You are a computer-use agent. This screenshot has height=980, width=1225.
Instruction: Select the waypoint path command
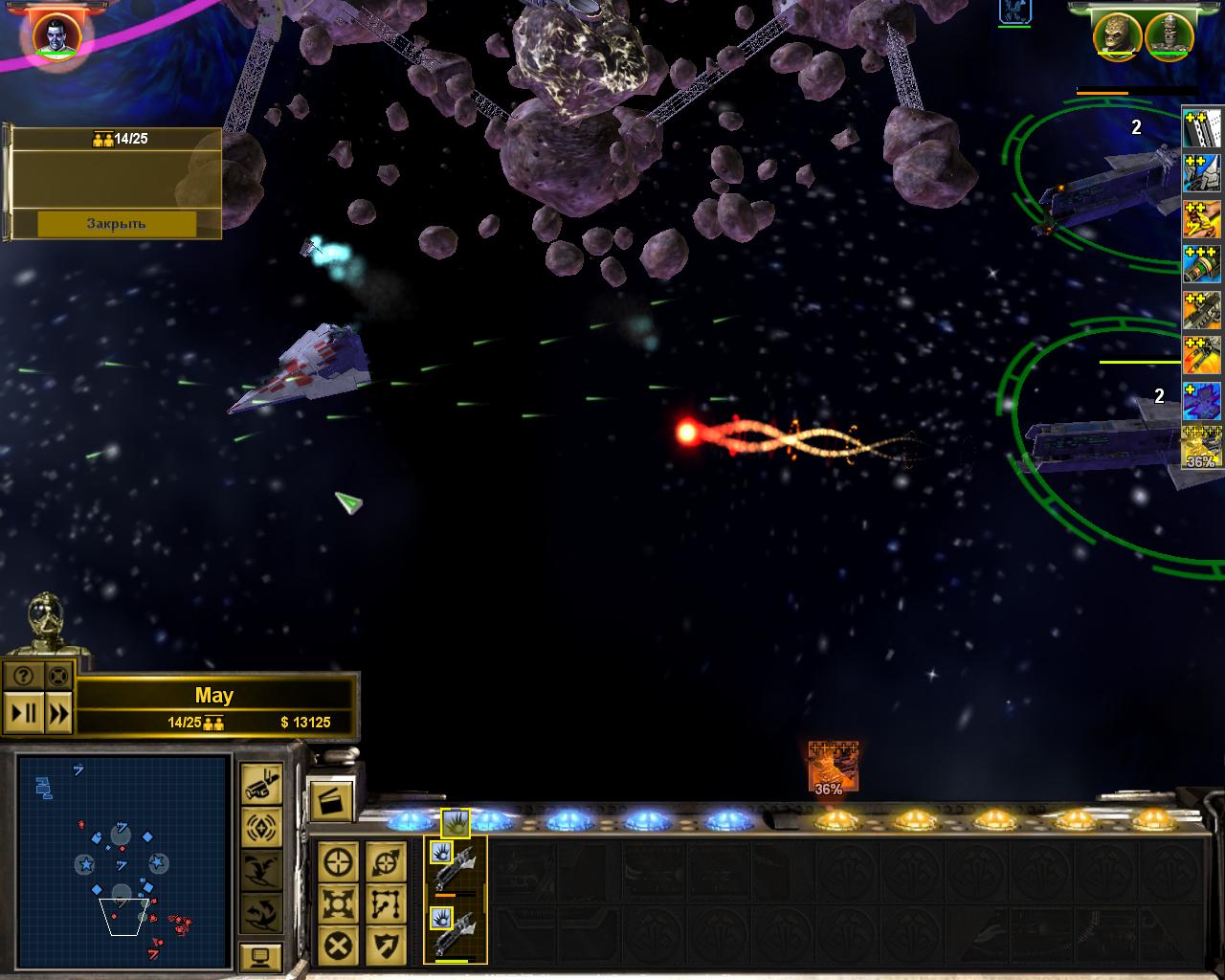[x=386, y=904]
